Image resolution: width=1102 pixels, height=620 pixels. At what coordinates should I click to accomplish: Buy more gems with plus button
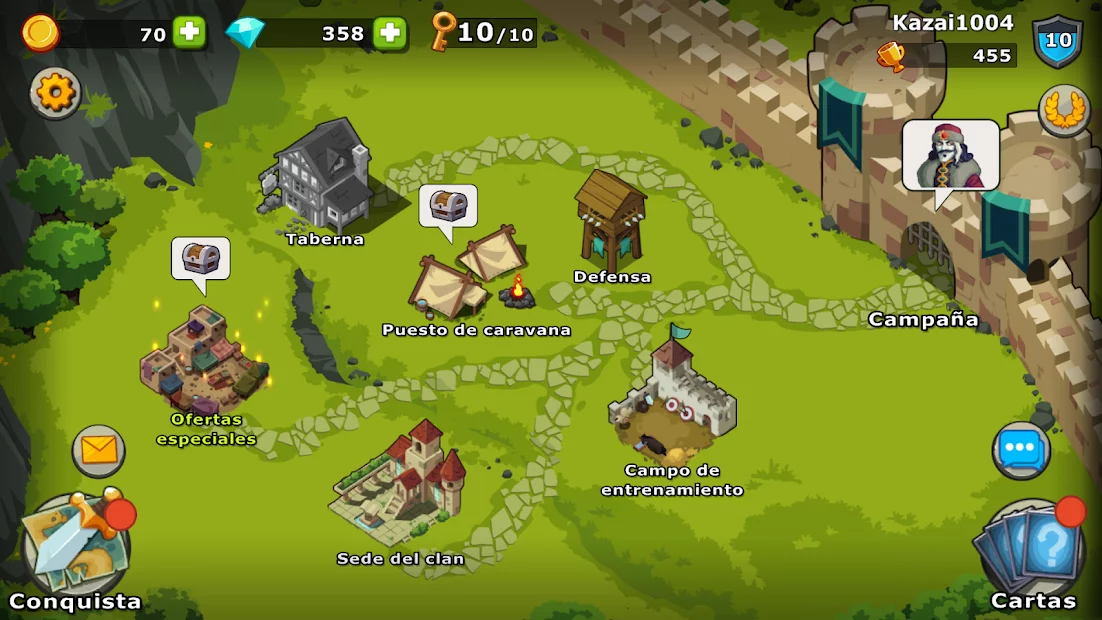[390, 33]
